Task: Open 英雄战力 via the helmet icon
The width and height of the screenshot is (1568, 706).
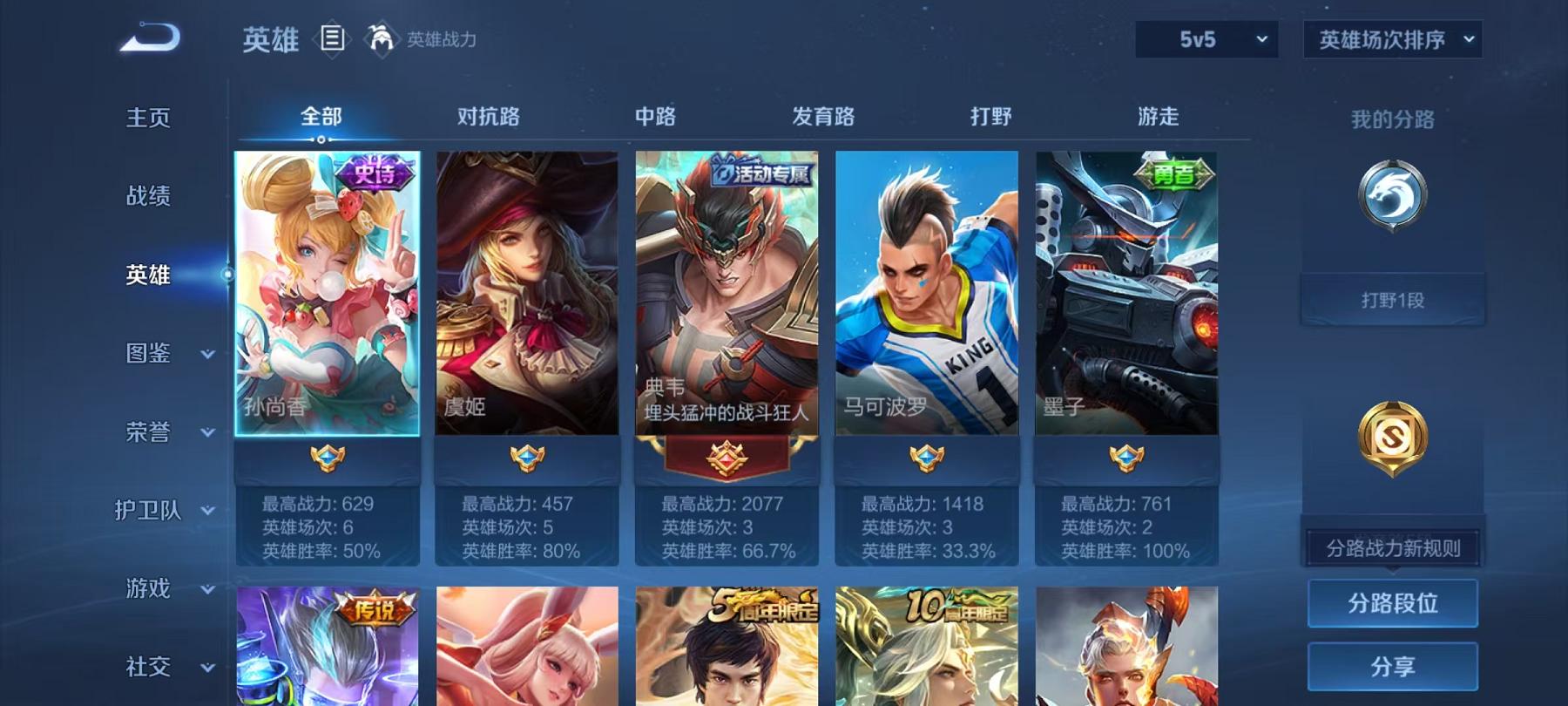Action: coord(380,37)
